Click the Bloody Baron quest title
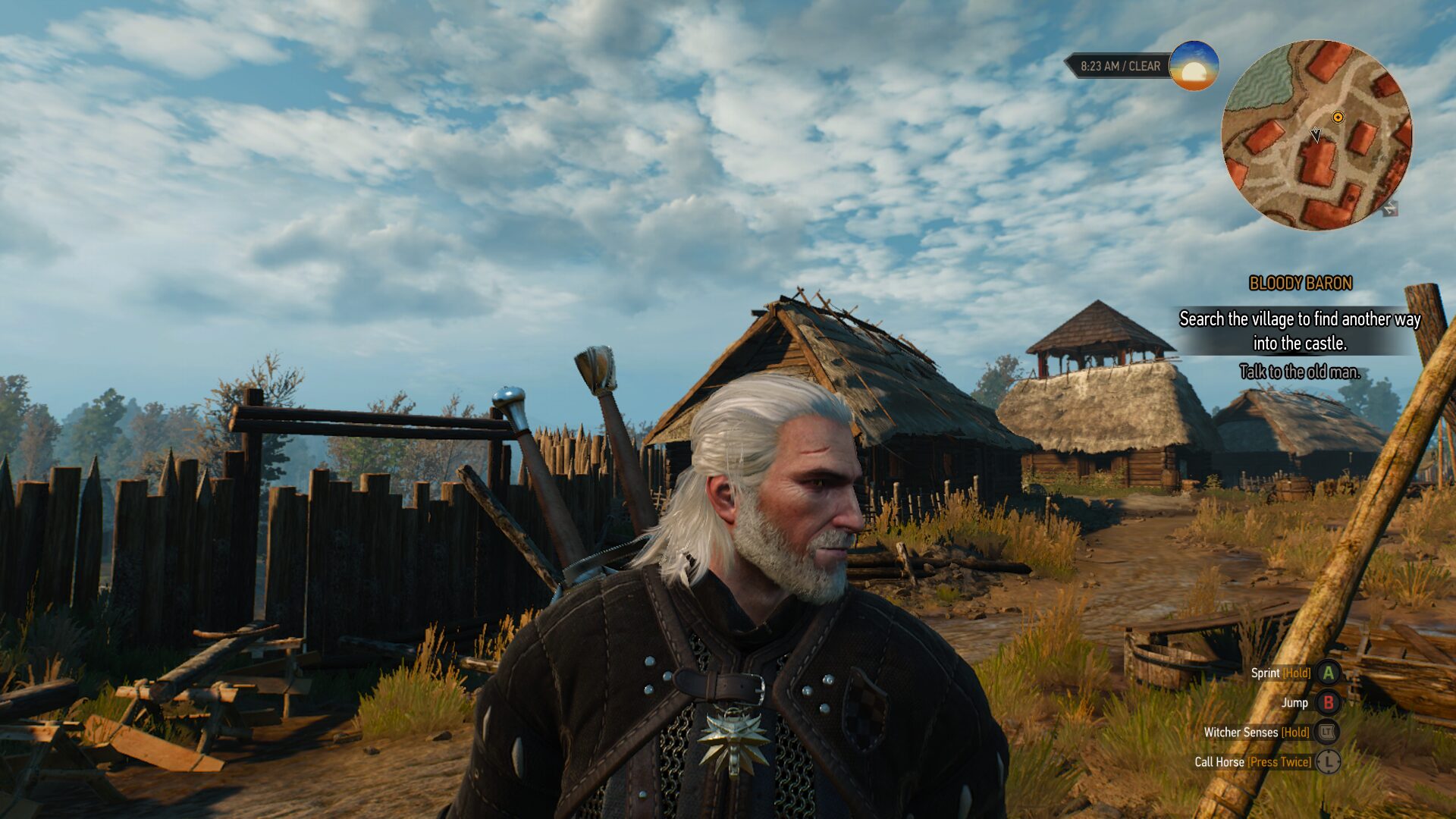 1300,284
